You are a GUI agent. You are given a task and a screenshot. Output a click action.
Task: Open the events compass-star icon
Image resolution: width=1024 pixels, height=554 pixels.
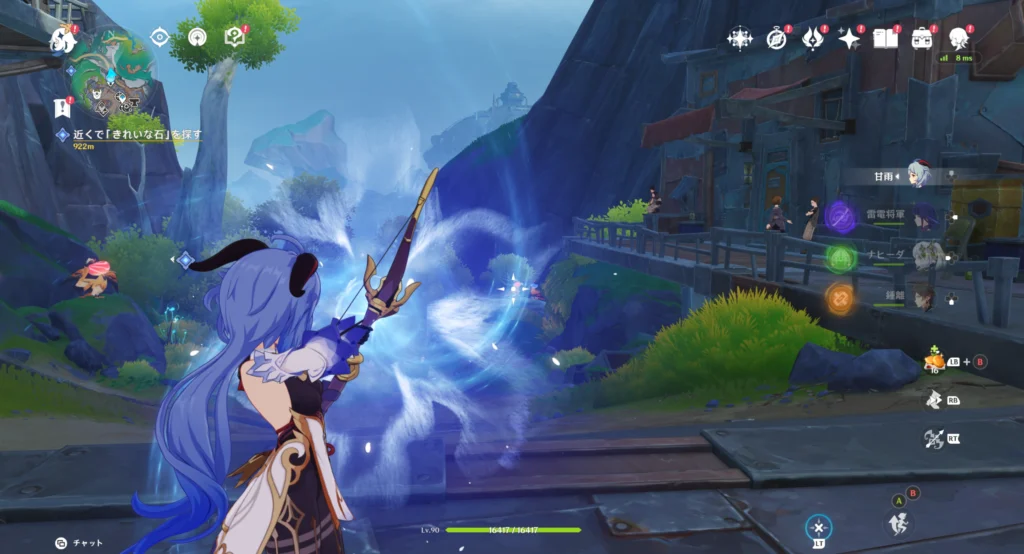[x=740, y=39]
